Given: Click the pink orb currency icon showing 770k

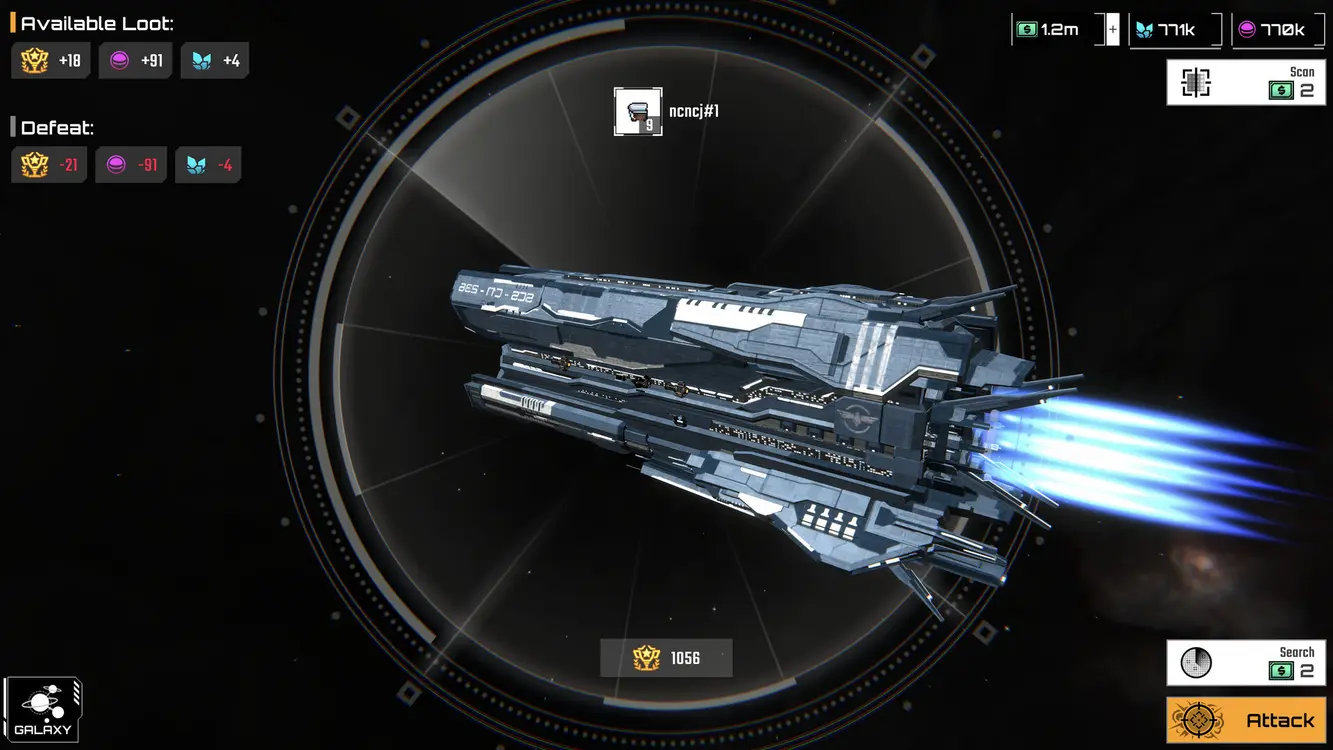Looking at the screenshot, I should coord(1249,28).
